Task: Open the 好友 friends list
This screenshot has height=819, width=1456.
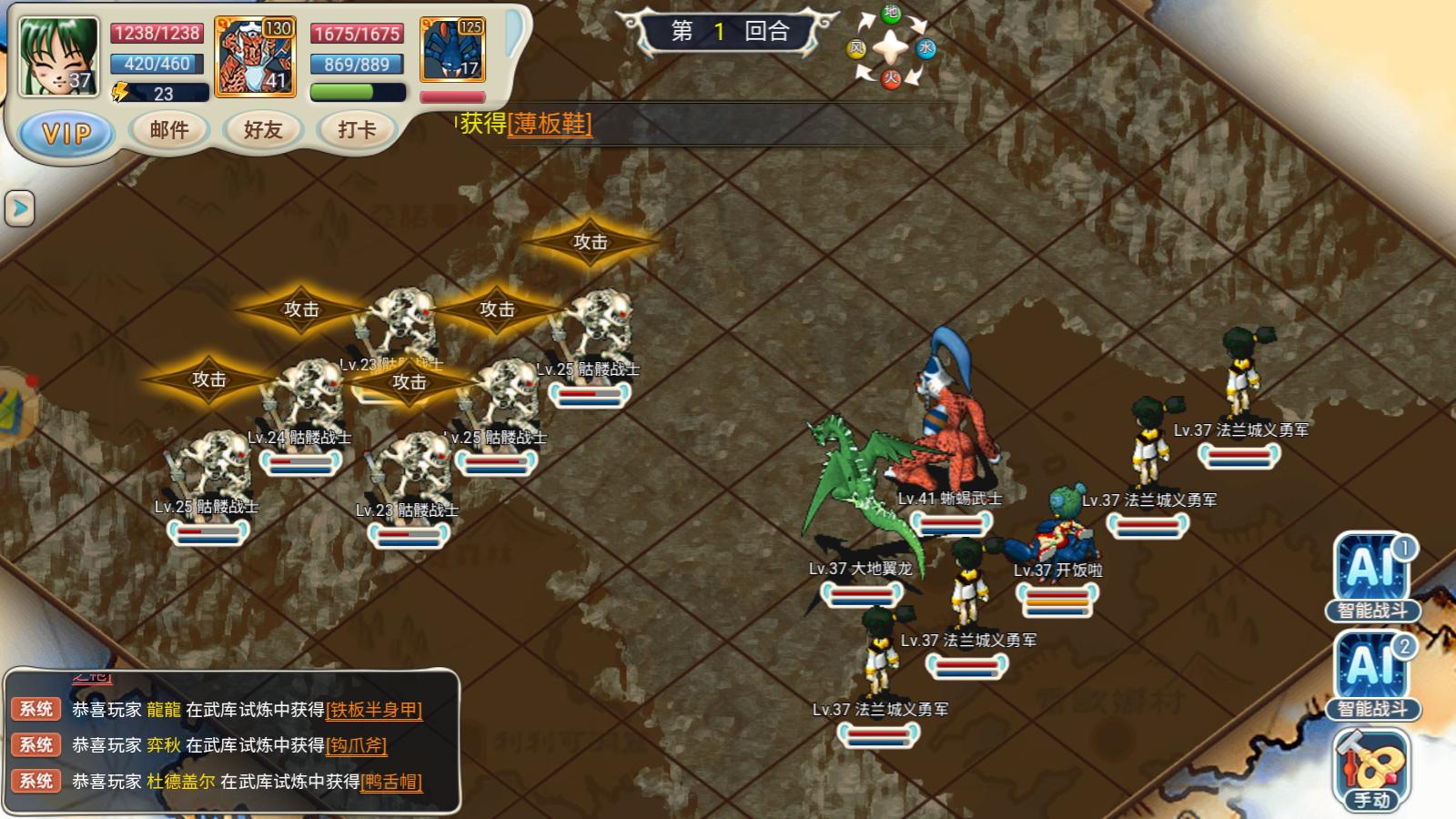Action: click(x=263, y=130)
